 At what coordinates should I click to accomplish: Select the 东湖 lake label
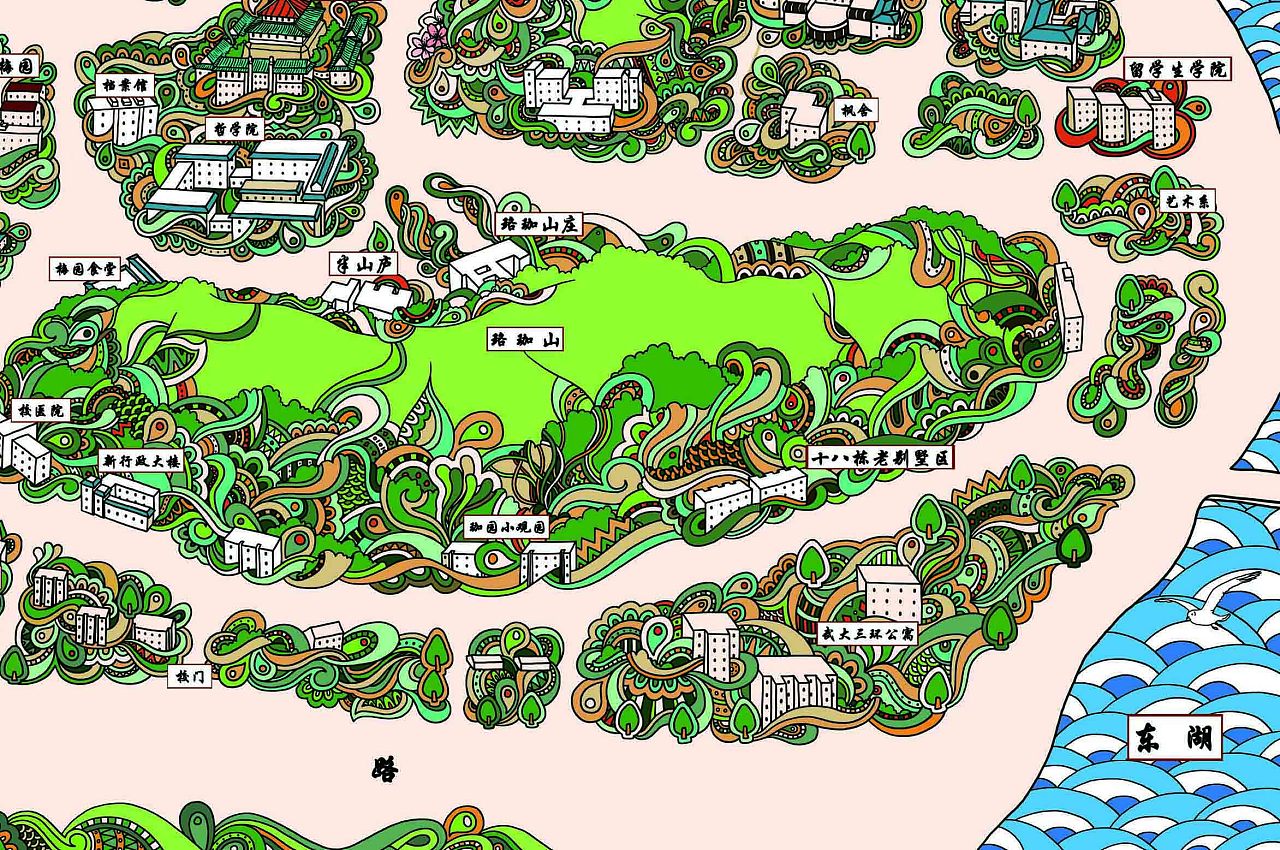click(1175, 739)
